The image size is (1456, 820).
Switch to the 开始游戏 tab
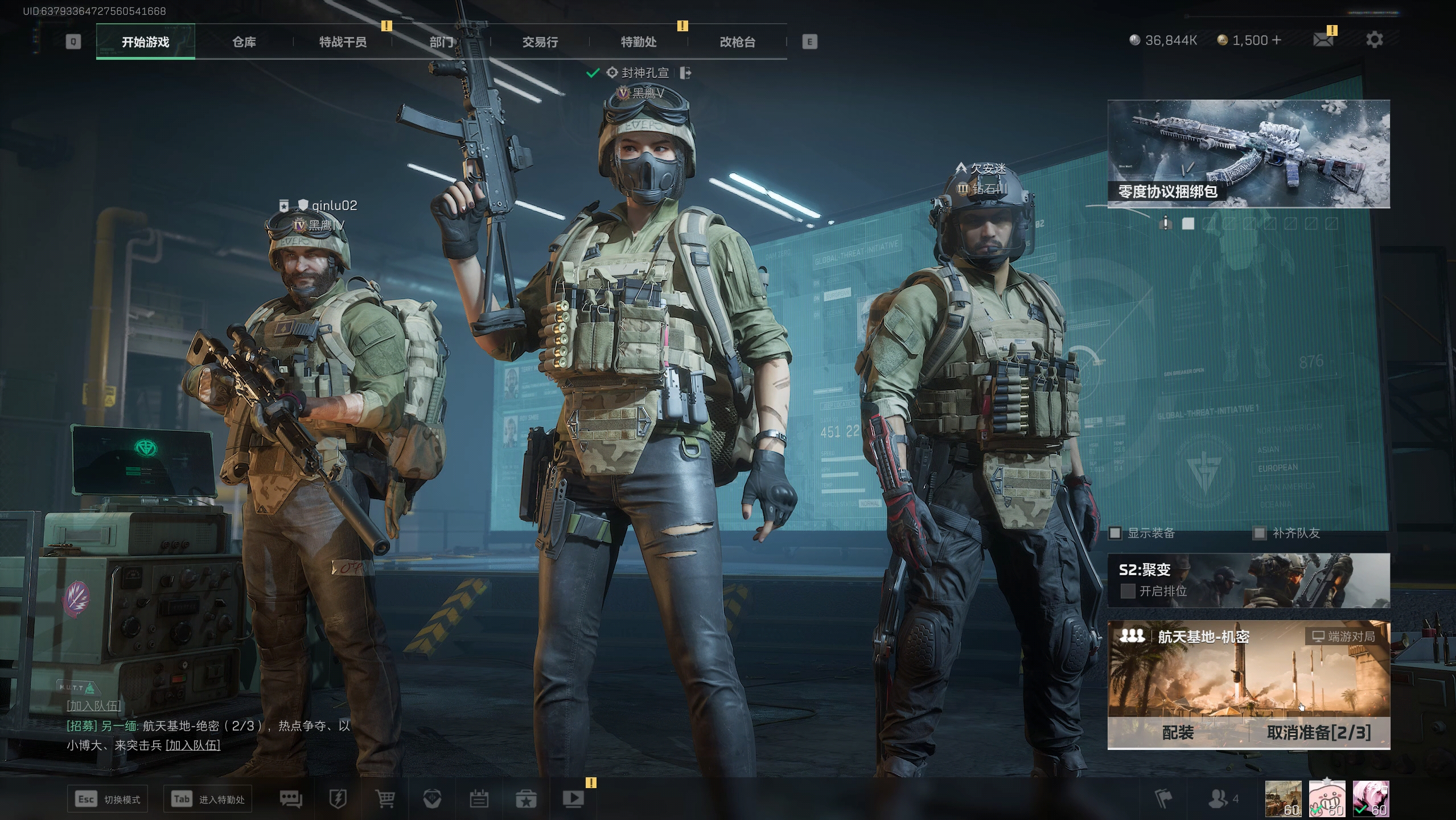[145, 42]
